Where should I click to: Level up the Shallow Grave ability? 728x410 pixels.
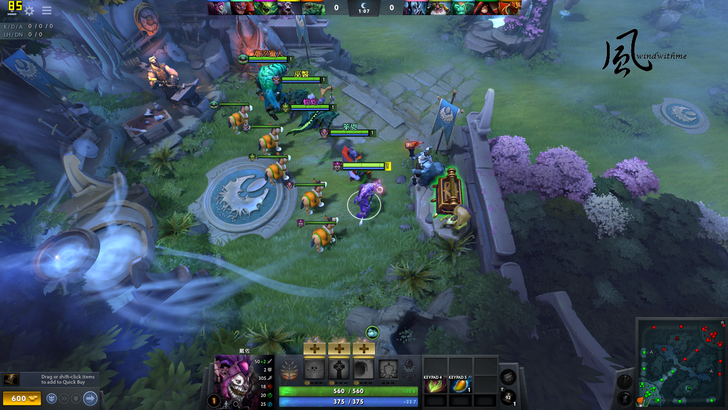[338, 348]
